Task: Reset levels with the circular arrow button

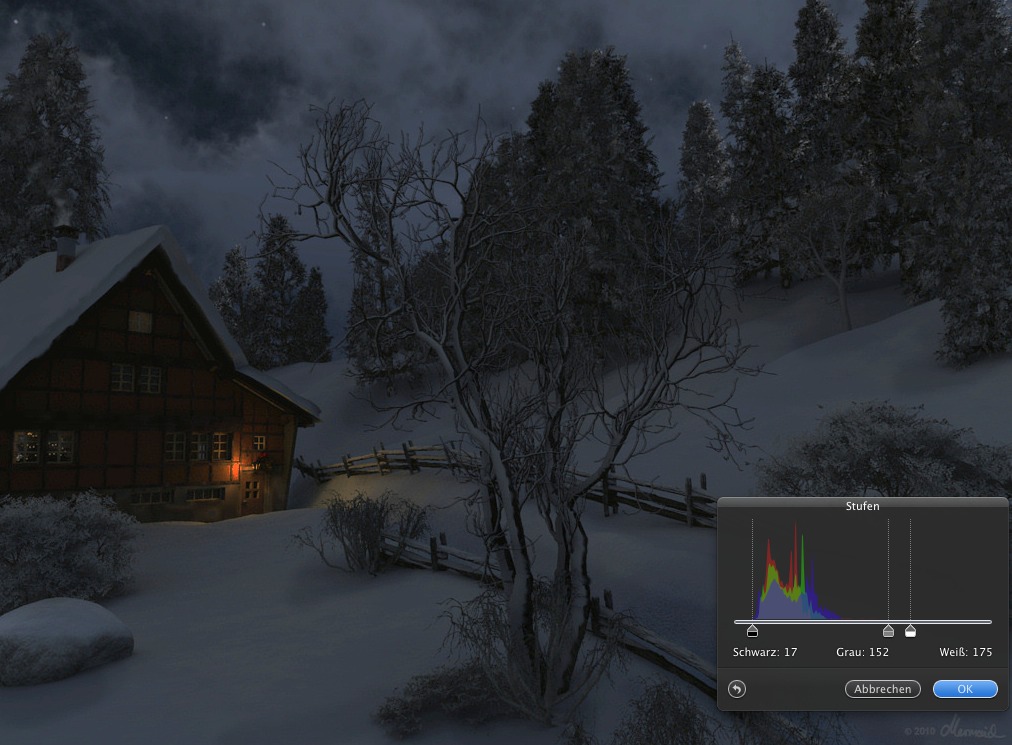Action: point(737,689)
